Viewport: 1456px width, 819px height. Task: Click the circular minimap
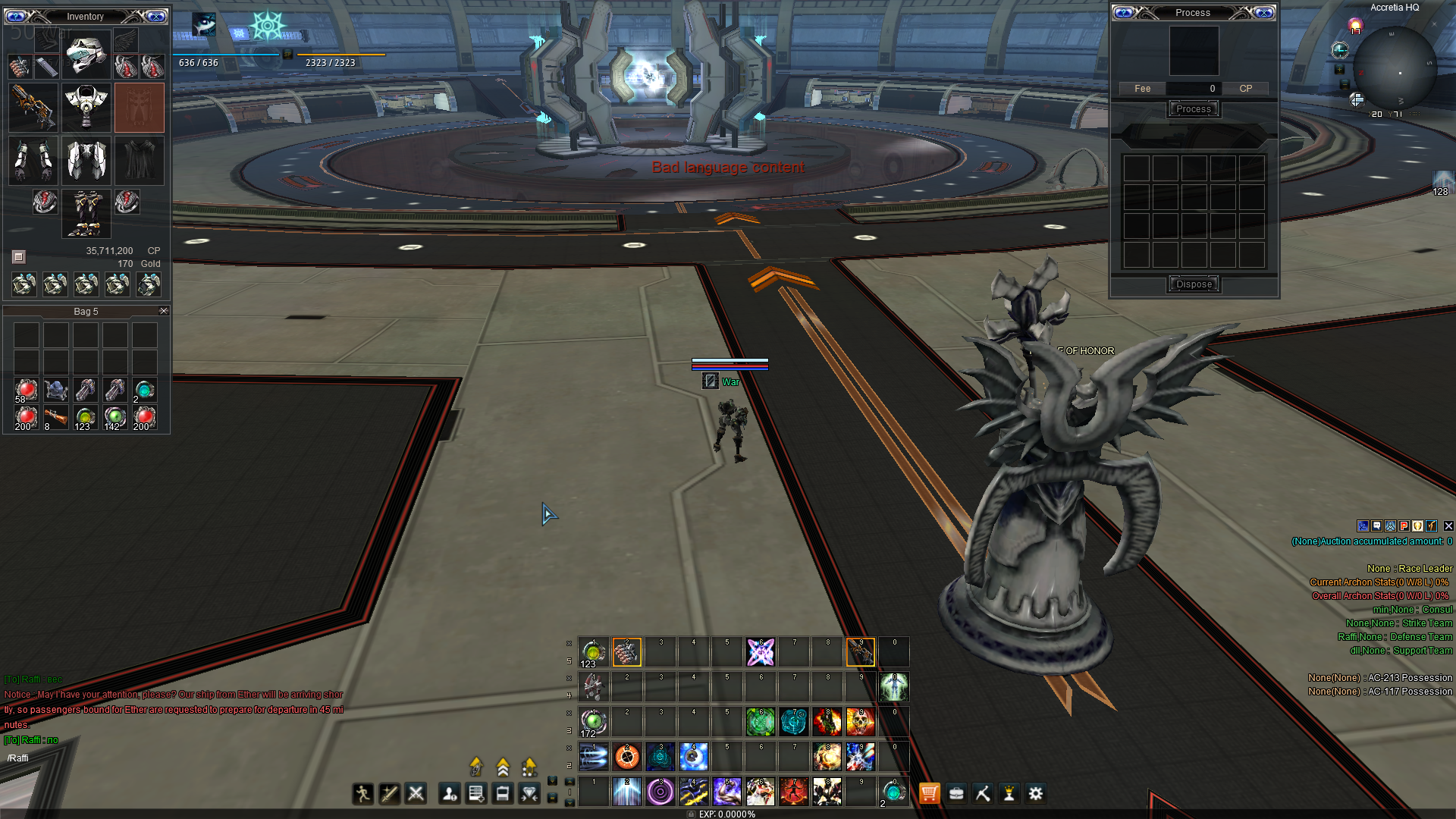click(1395, 68)
